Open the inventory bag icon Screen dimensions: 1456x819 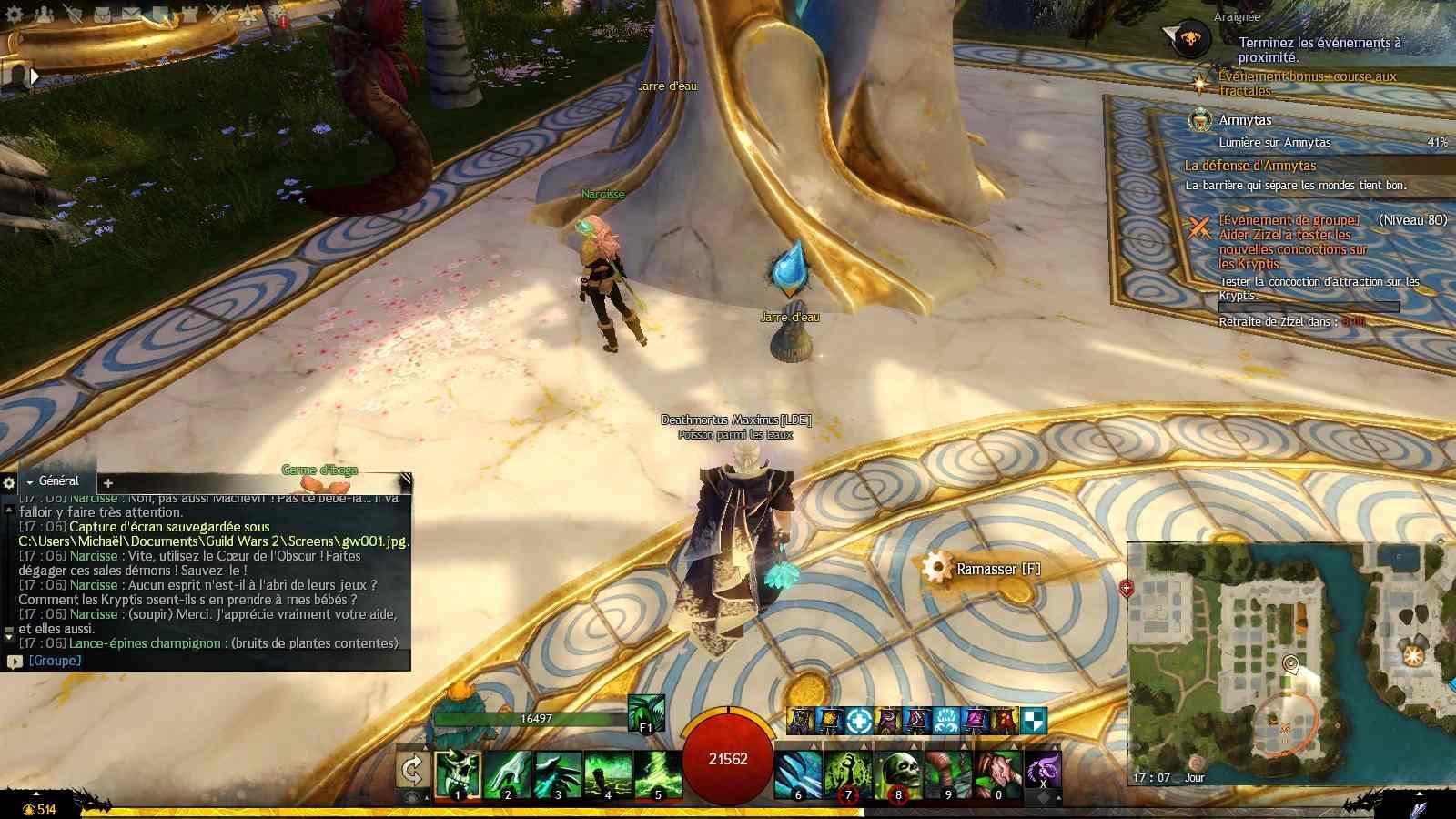(x=102, y=15)
